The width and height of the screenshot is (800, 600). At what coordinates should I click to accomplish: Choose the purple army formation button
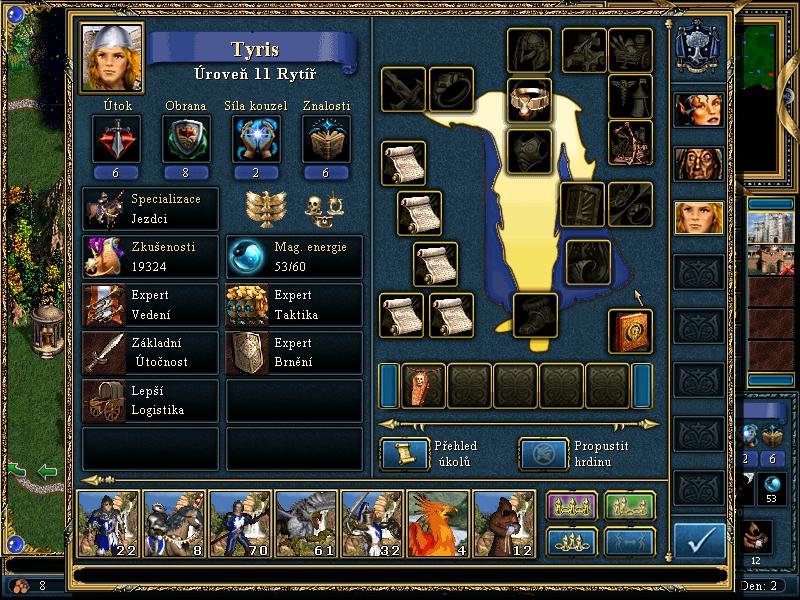572,507
